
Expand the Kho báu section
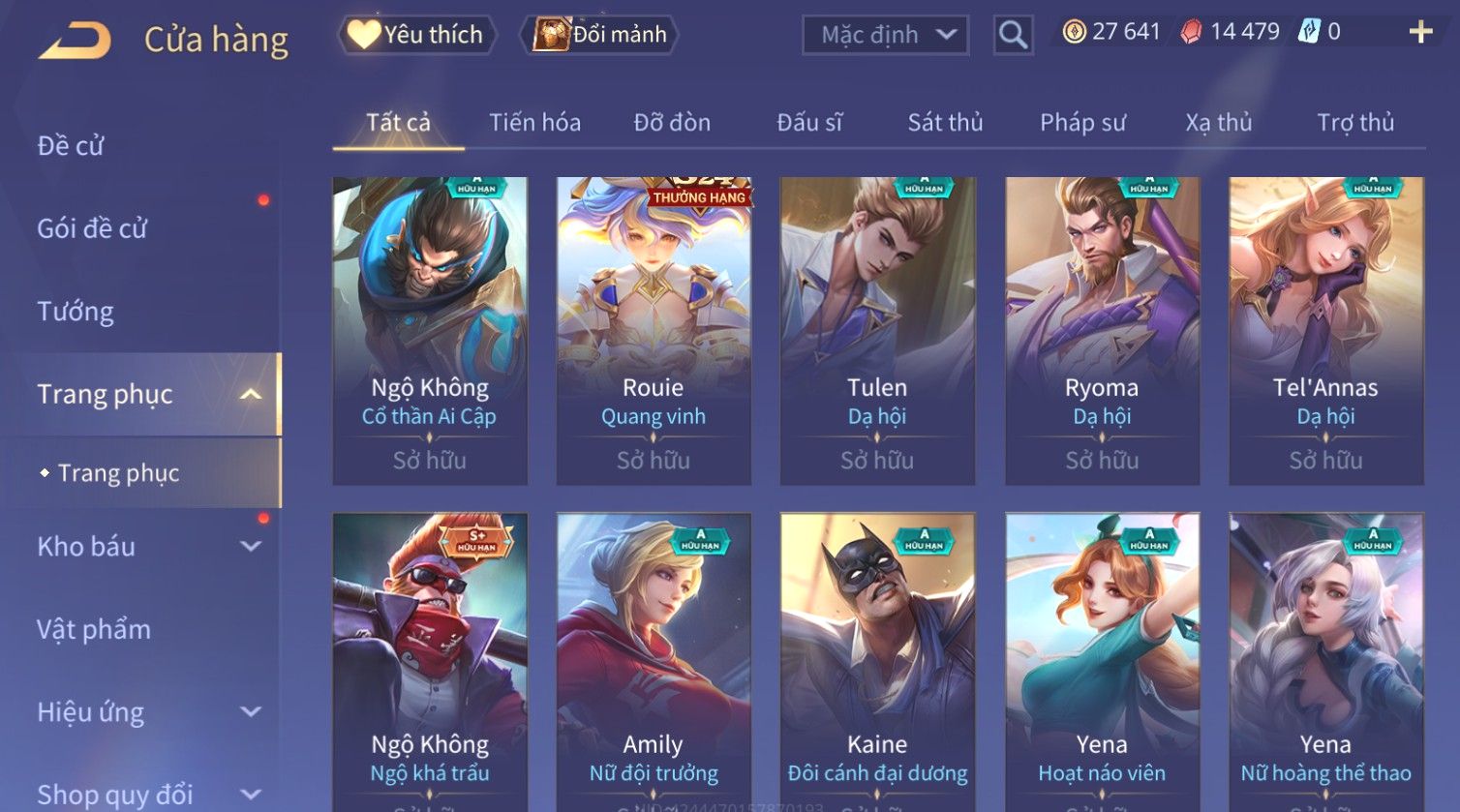pos(145,547)
